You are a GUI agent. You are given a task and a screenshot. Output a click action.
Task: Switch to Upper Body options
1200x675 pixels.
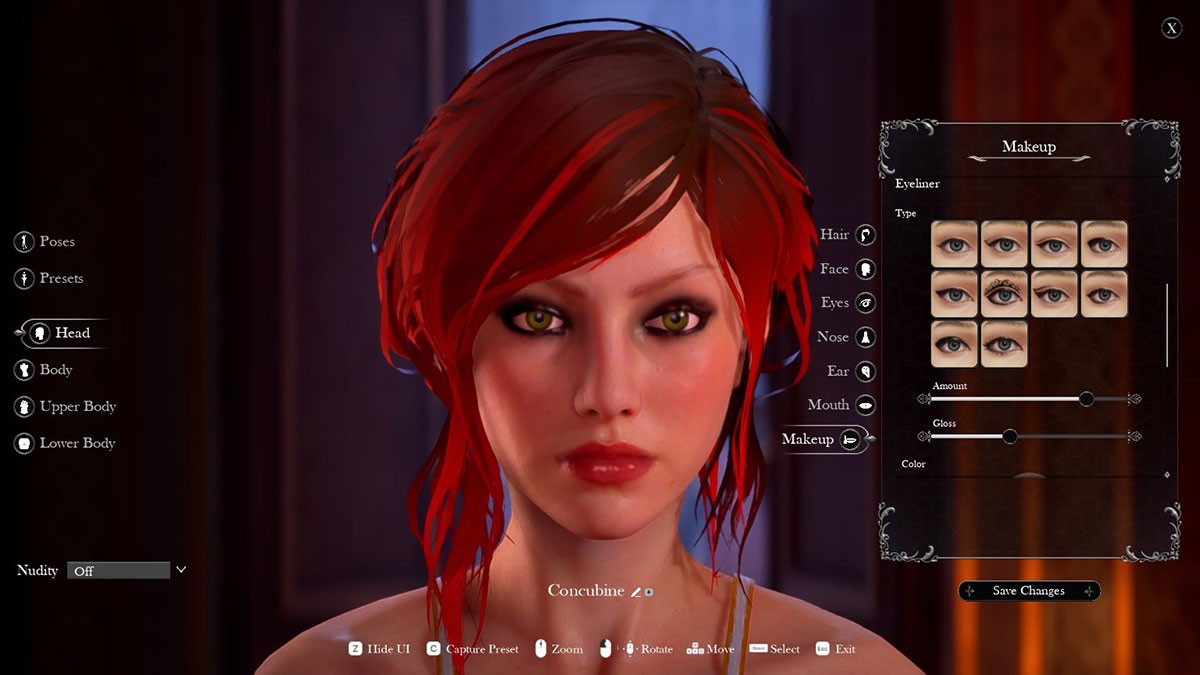point(65,407)
